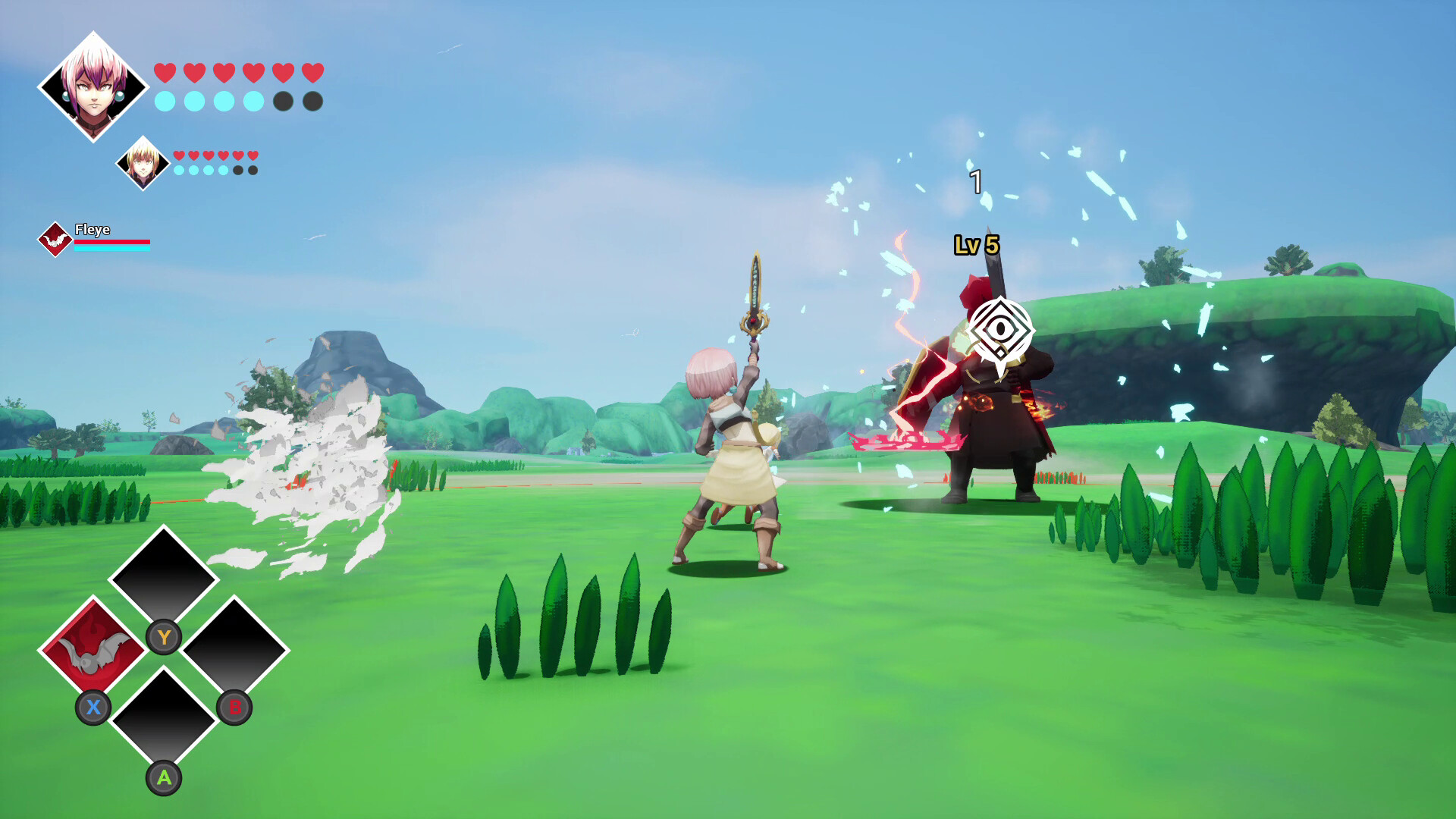Click Fleye's red health bar

click(112, 242)
